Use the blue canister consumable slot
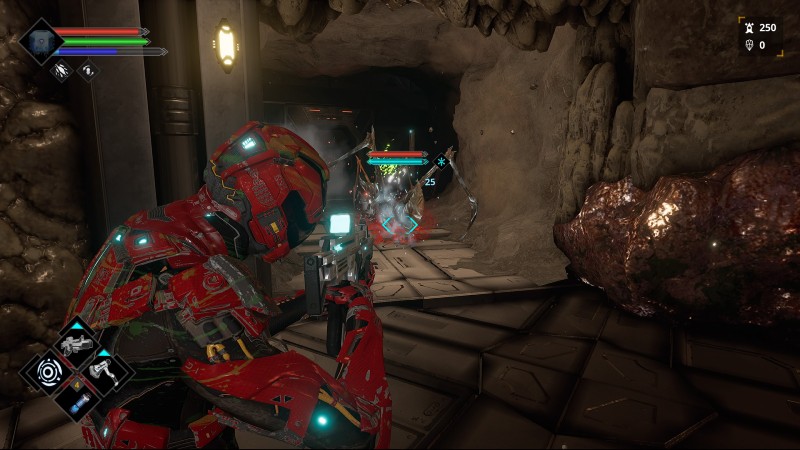The image size is (800, 450). point(76,400)
